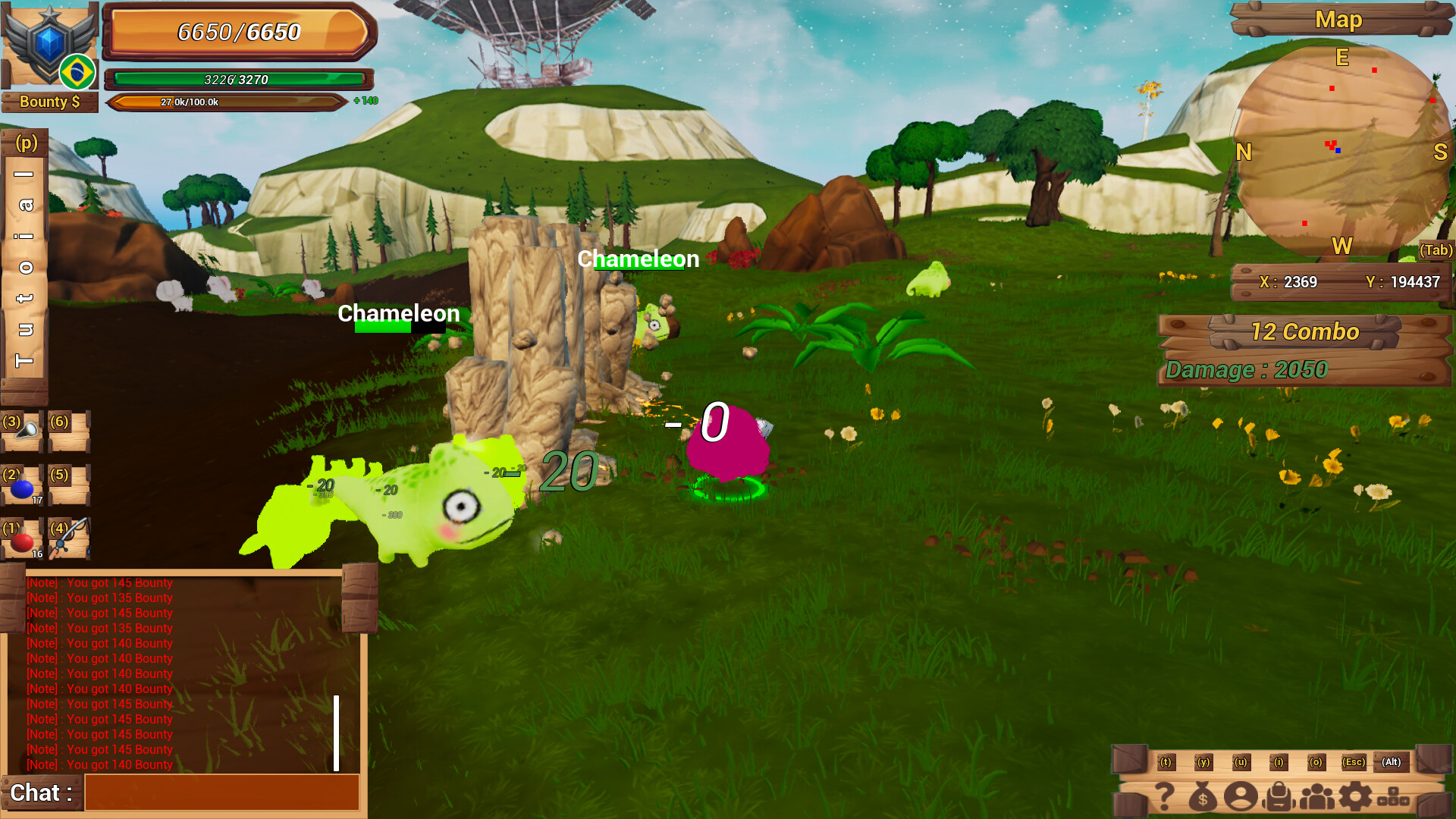Use the red potion in slot 1
This screenshot has height=819, width=1456.
coord(22,540)
